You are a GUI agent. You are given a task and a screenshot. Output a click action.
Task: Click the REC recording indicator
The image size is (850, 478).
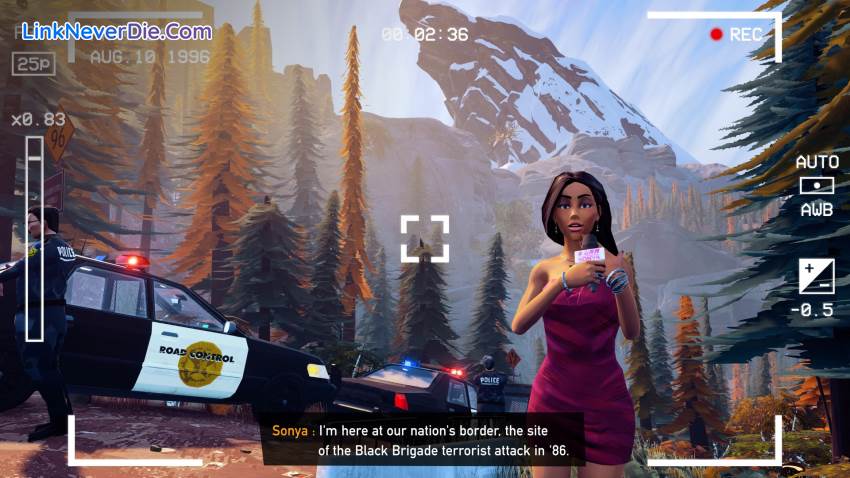[735, 35]
